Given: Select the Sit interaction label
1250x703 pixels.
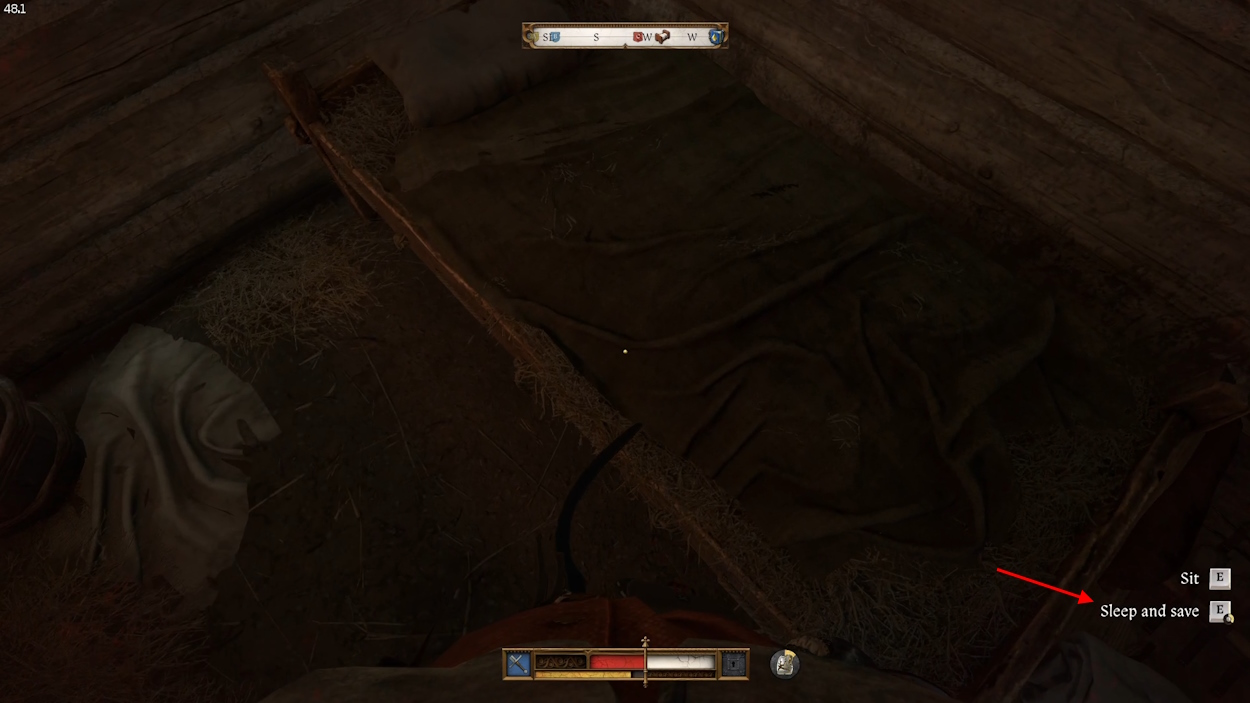Looking at the screenshot, I should [x=1189, y=578].
